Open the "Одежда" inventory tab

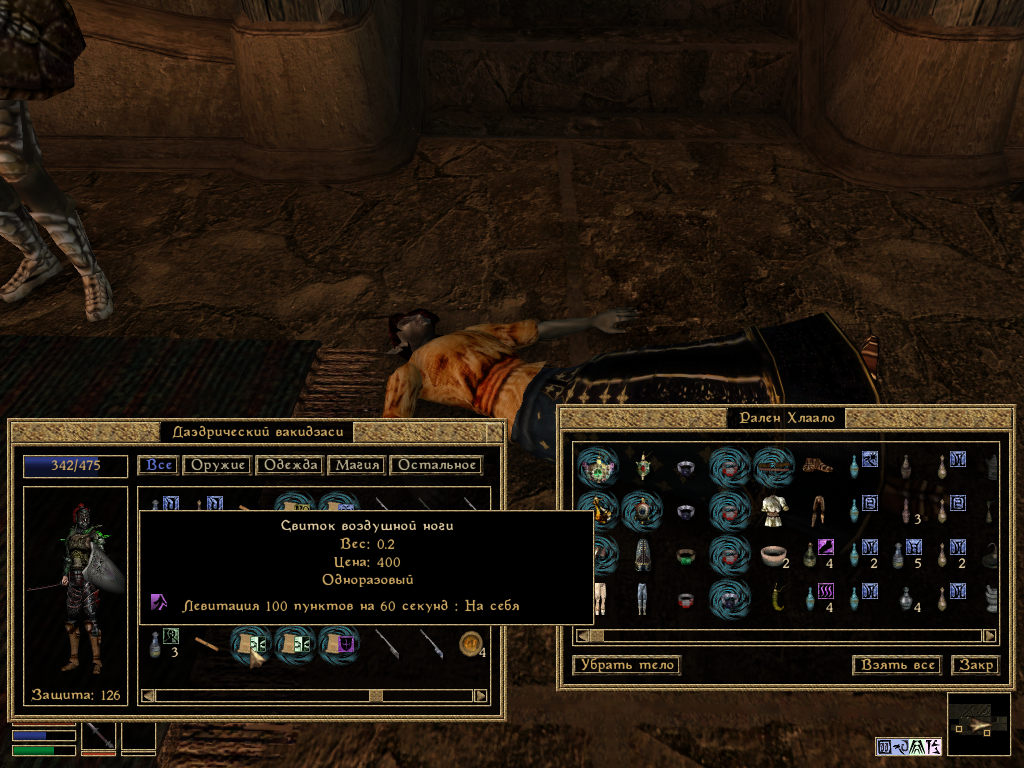point(291,465)
